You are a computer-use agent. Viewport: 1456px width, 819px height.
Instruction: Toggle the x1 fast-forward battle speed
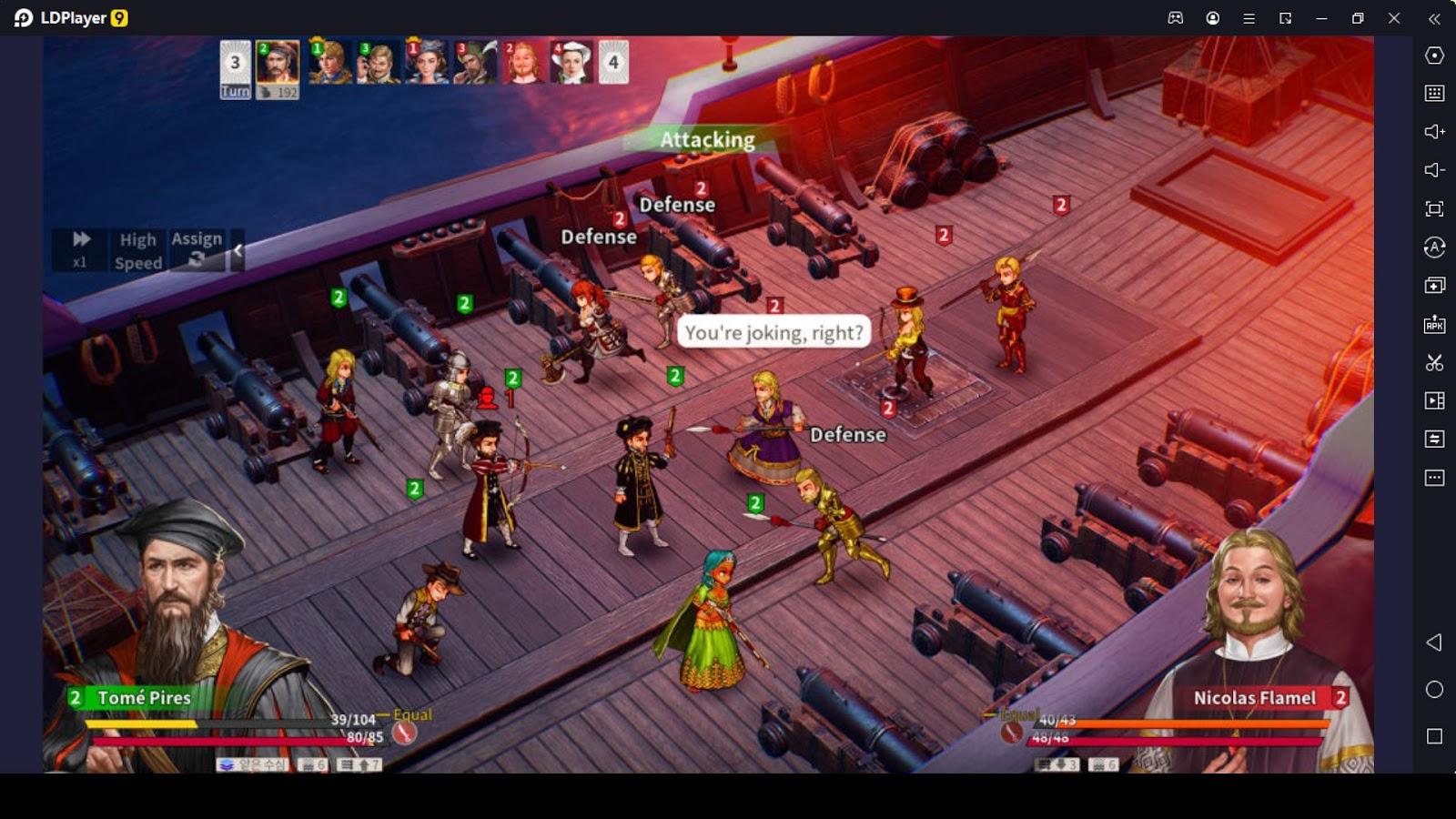pyautogui.click(x=80, y=248)
